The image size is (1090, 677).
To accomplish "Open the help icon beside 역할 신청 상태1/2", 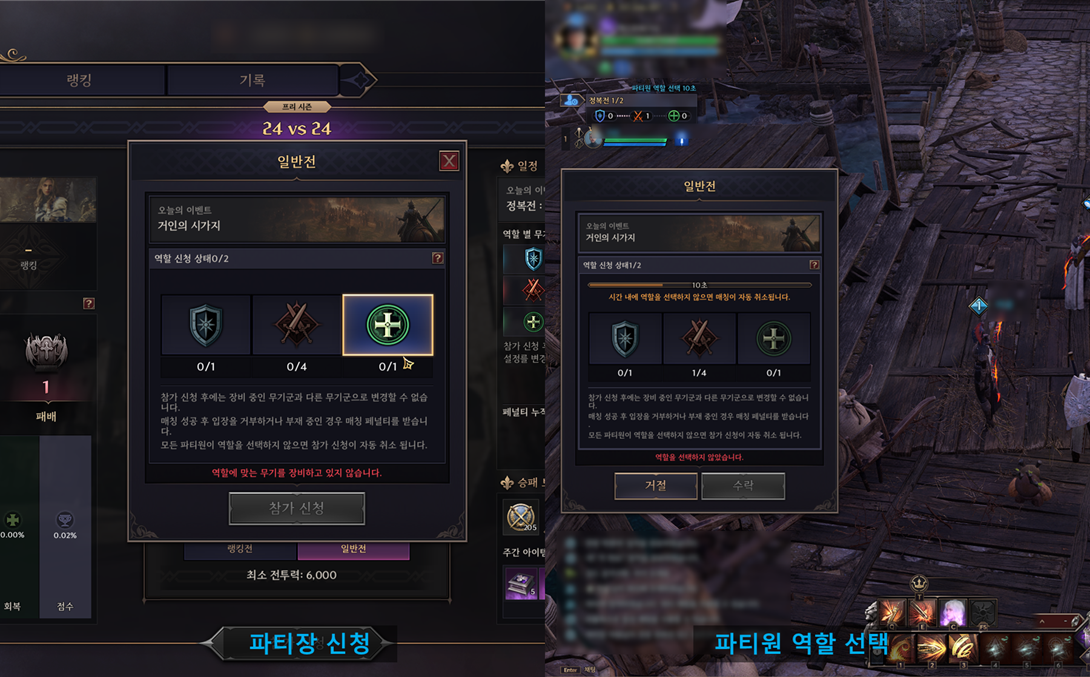I will 814,265.
